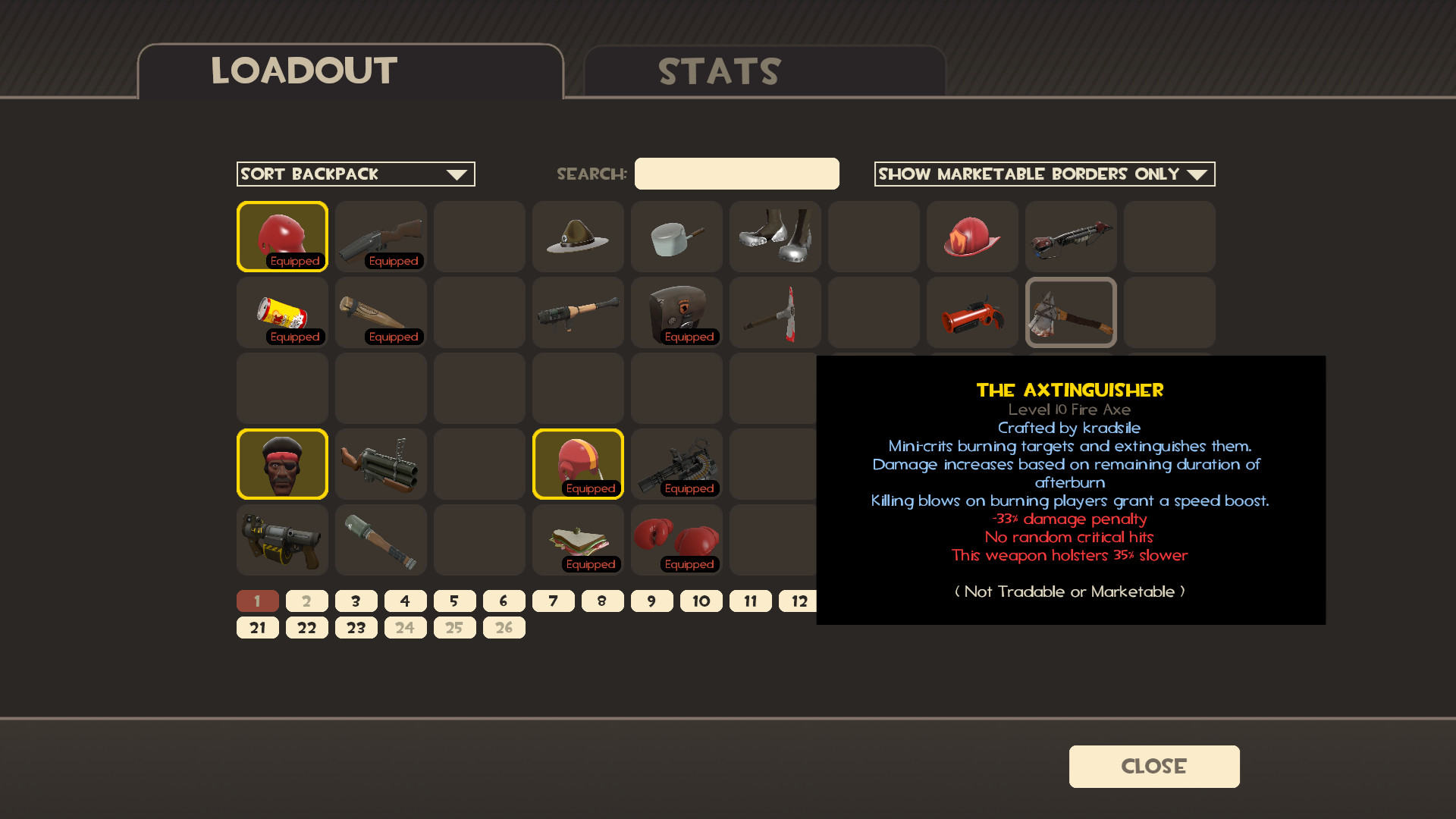
Task: Select the red flare gun
Action: coord(972,312)
